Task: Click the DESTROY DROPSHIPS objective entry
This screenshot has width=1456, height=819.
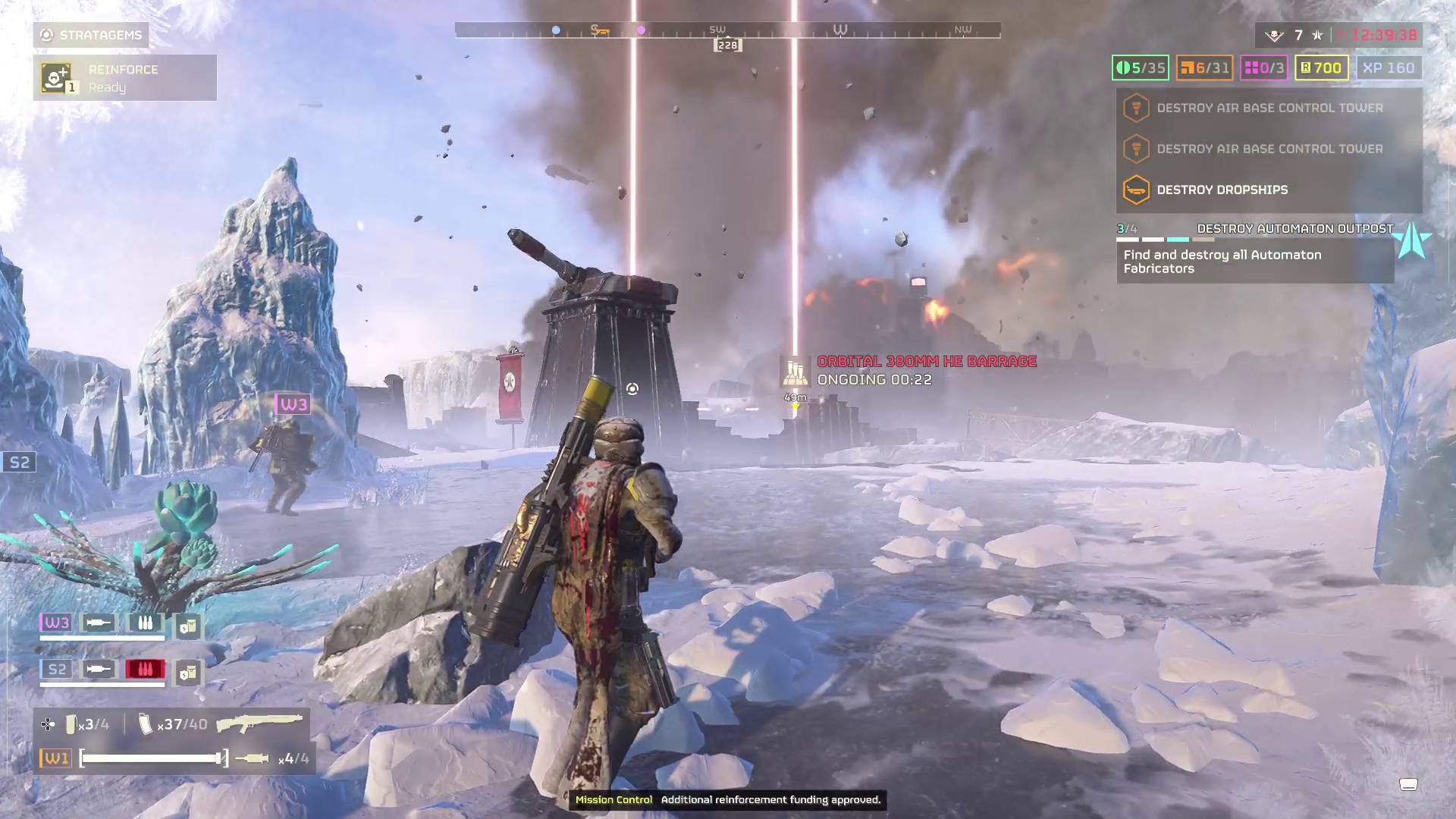Action: [x=1221, y=190]
